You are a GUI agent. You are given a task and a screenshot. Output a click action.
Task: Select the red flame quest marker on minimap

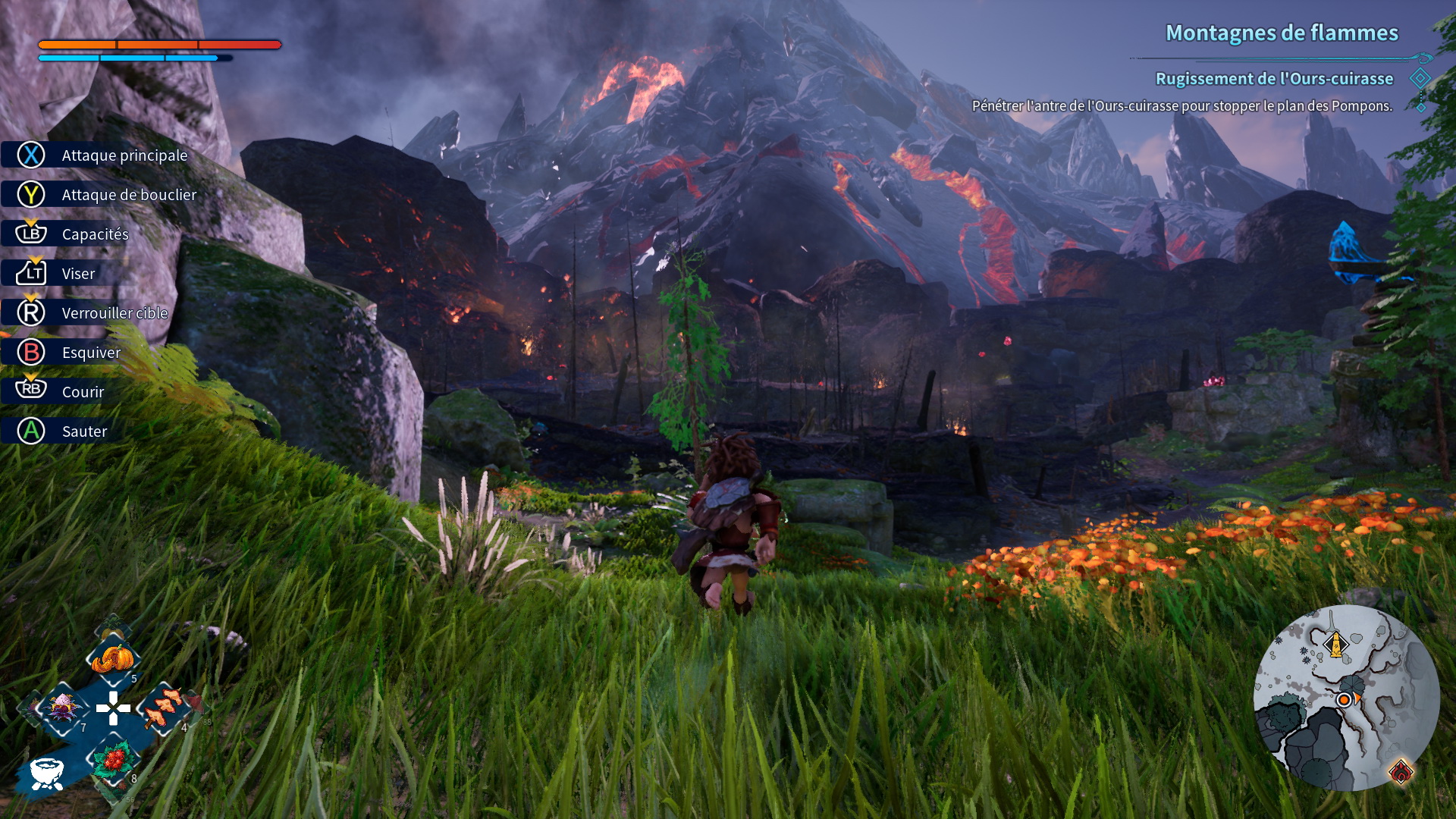pos(1401,772)
